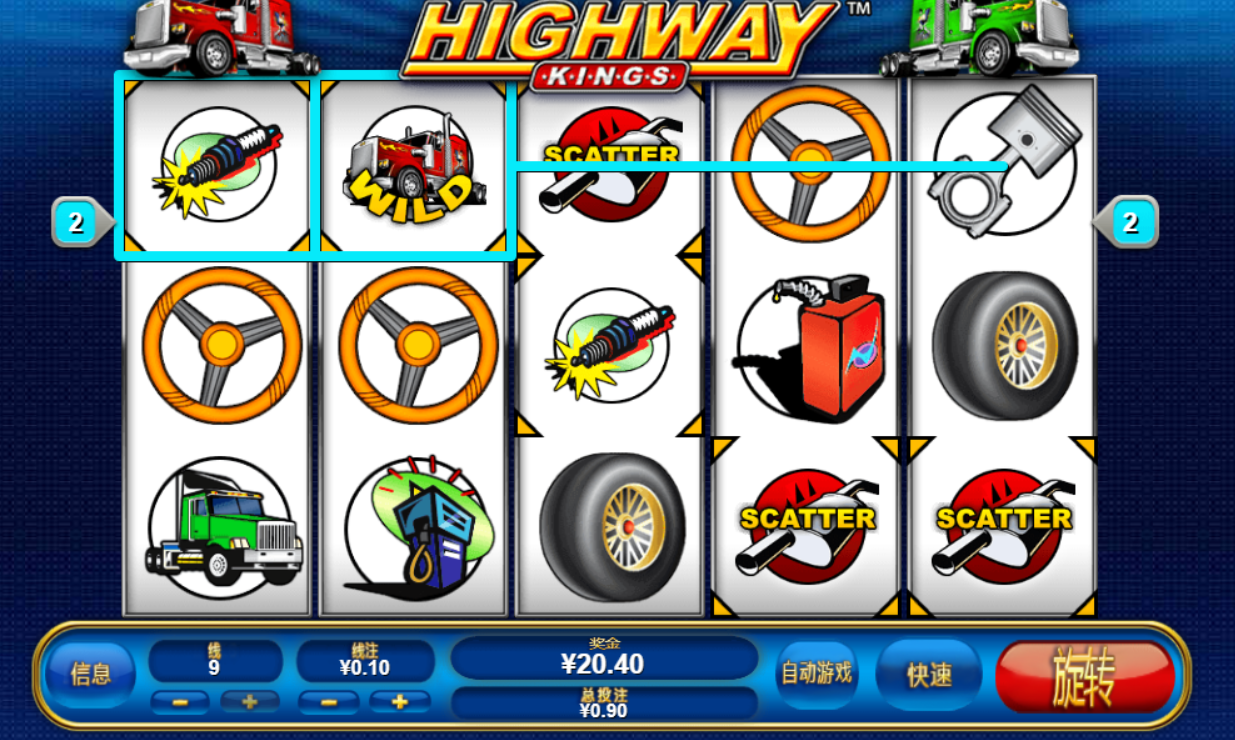The width and height of the screenshot is (1235, 740).
Task: Start auto play with 自动游戏
Action: 816,673
